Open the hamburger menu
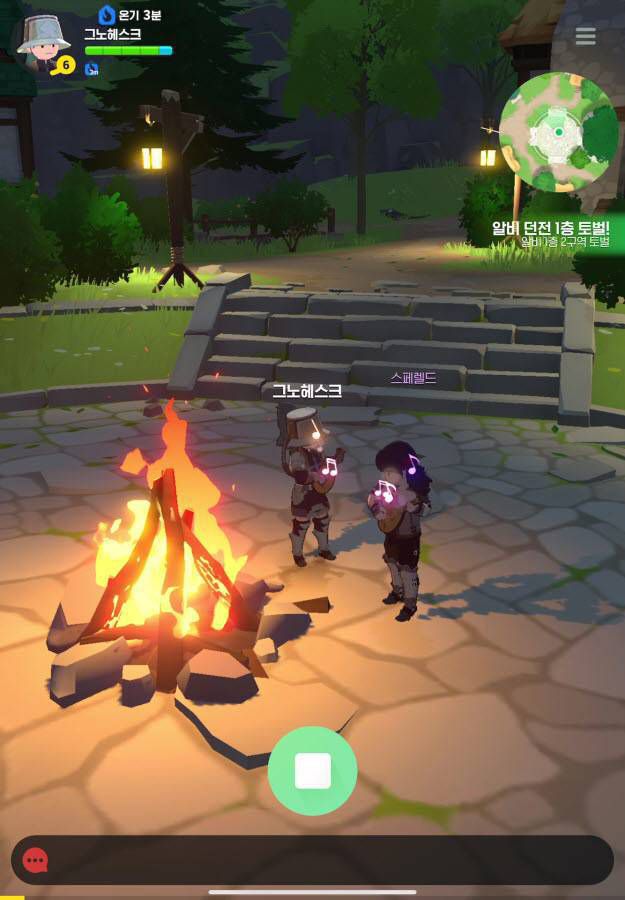The height and width of the screenshot is (900, 625). pos(585,36)
